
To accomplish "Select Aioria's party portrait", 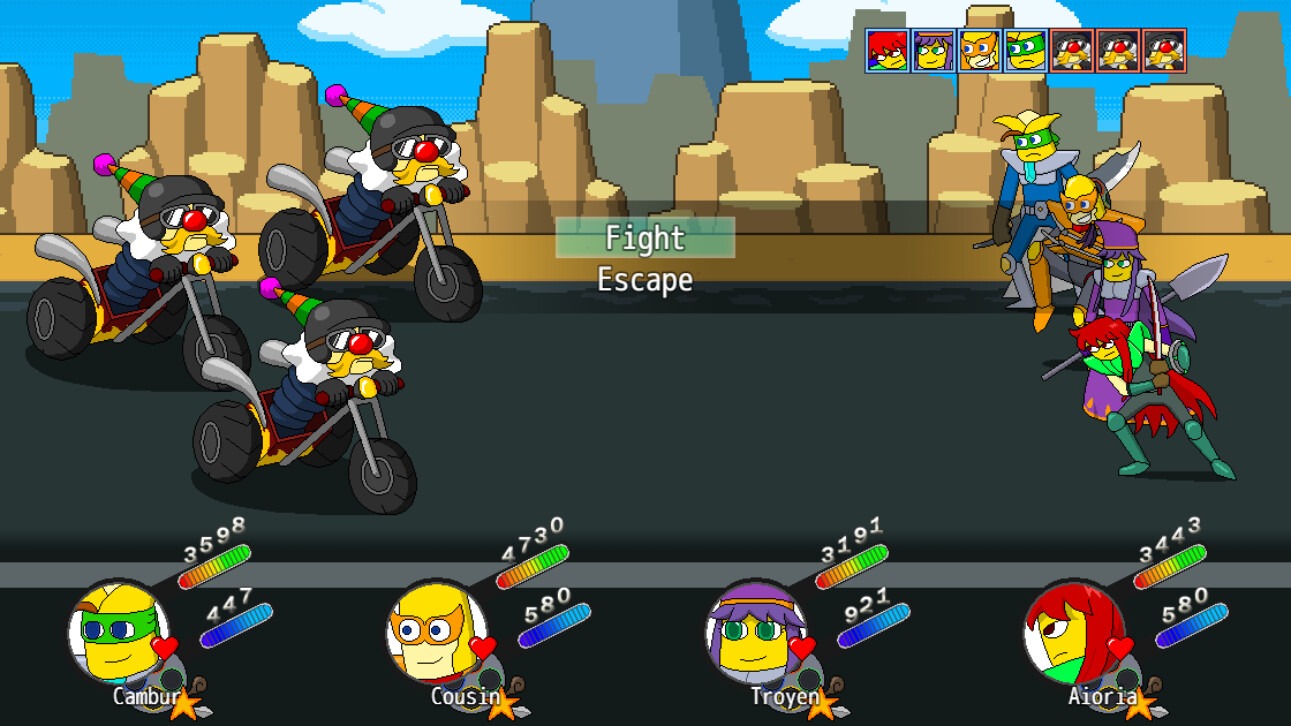I will (1073, 633).
